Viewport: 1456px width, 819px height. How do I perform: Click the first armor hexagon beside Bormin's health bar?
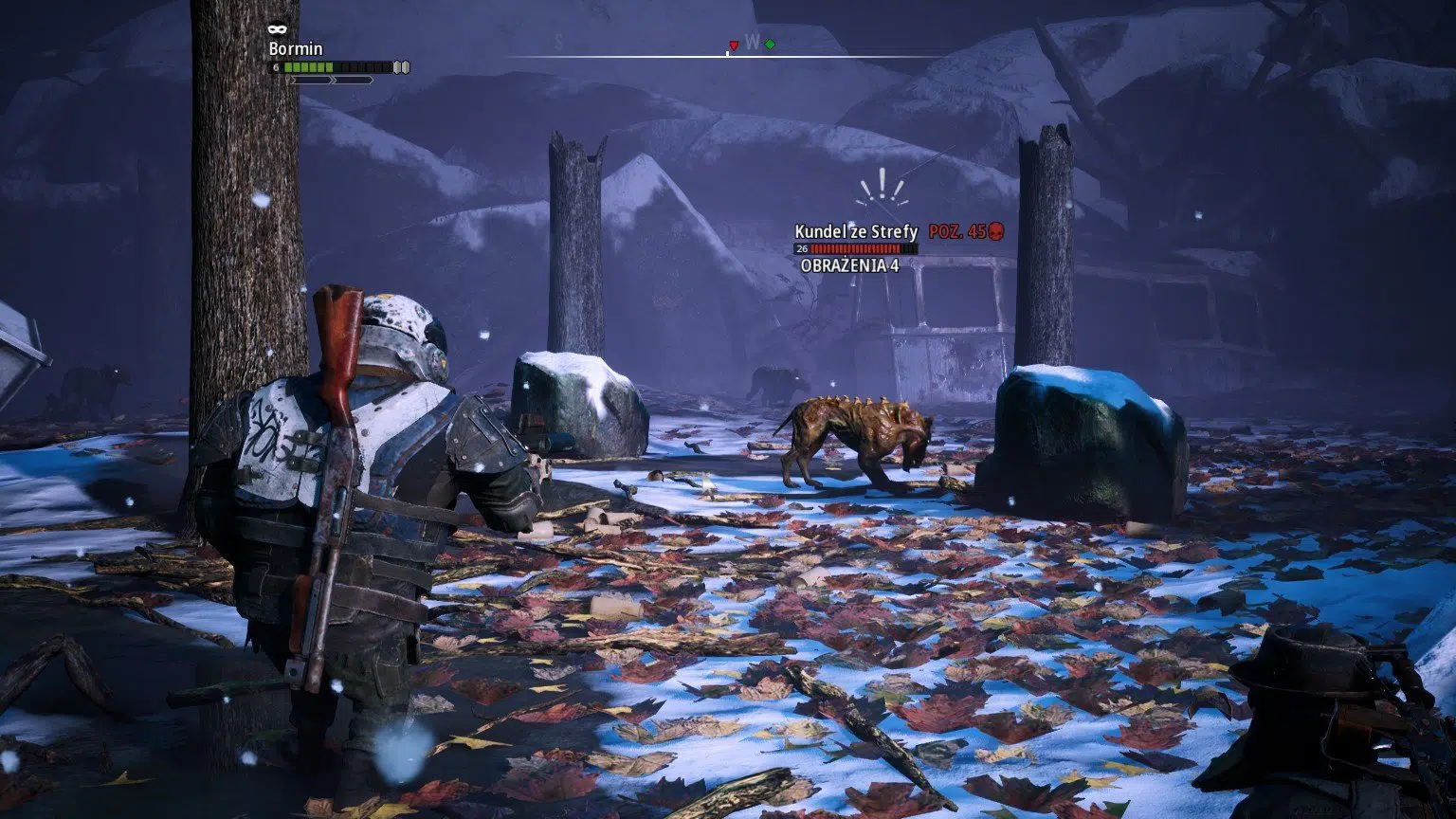point(396,66)
